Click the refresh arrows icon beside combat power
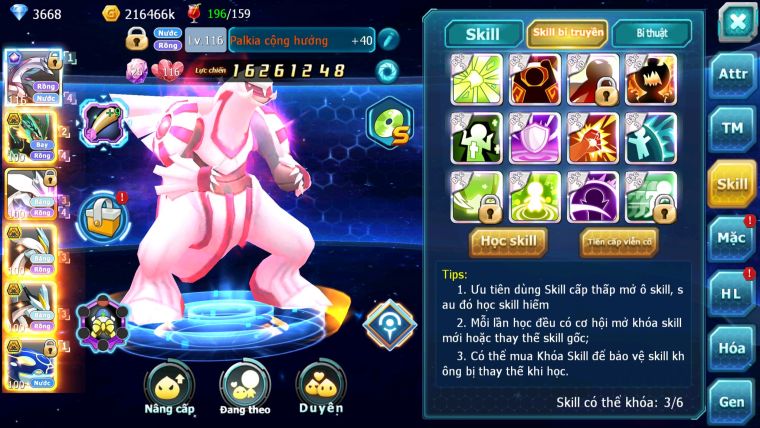 tap(386, 71)
